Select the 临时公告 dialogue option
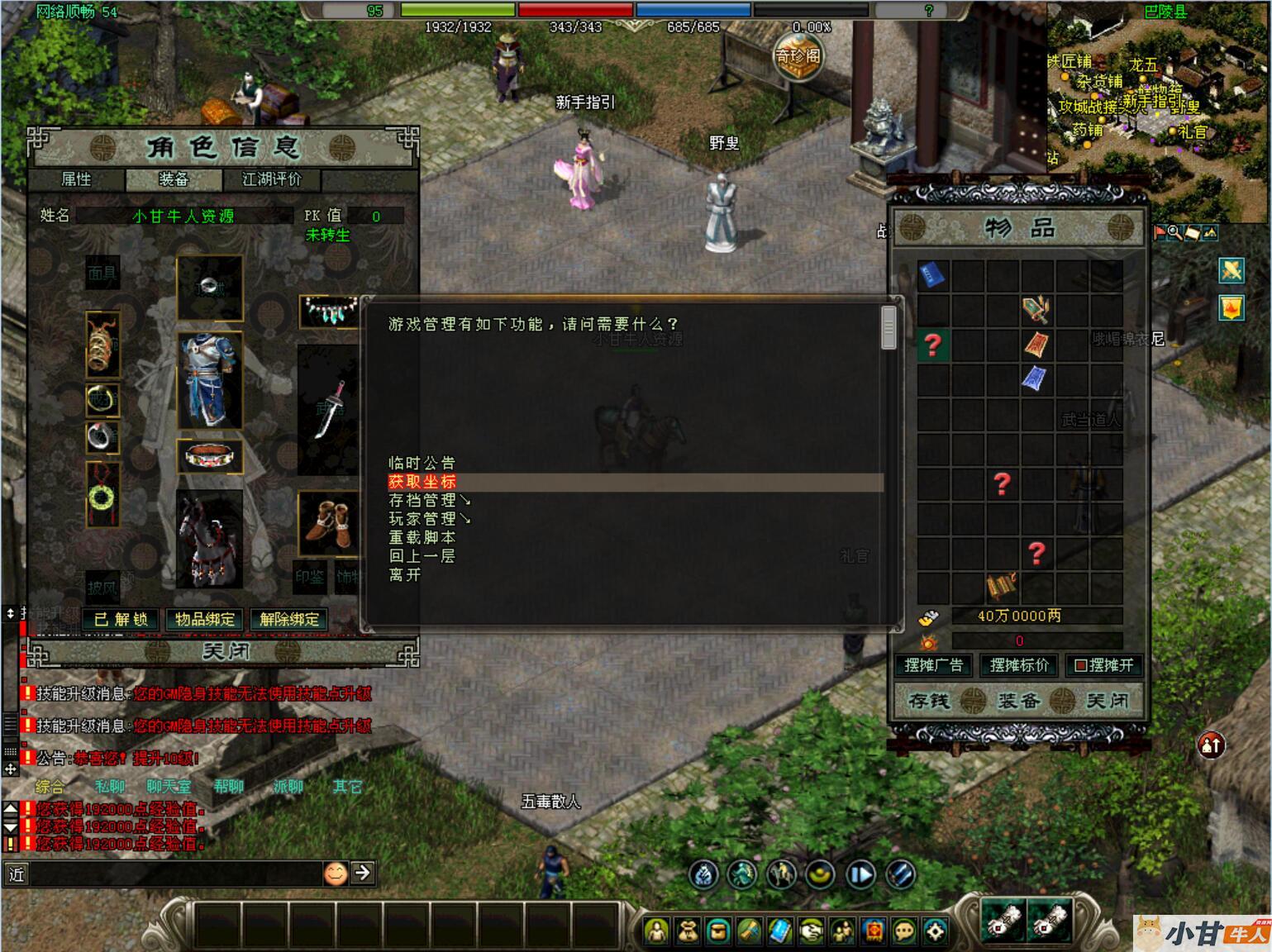Viewport: 1272px width, 952px height. (422, 463)
